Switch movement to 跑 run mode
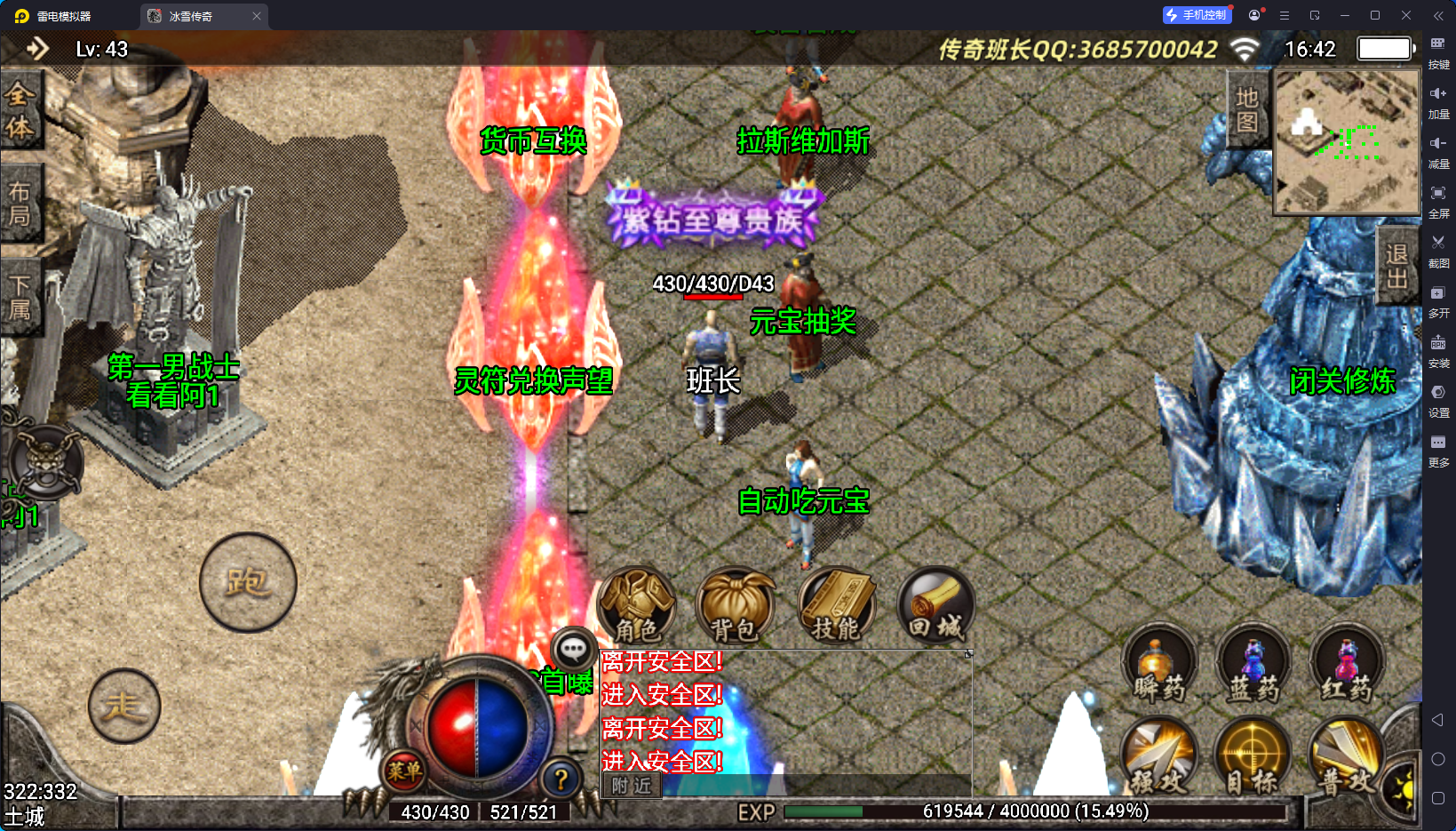Viewport: 1456px width, 831px height. click(x=248, y=583)
